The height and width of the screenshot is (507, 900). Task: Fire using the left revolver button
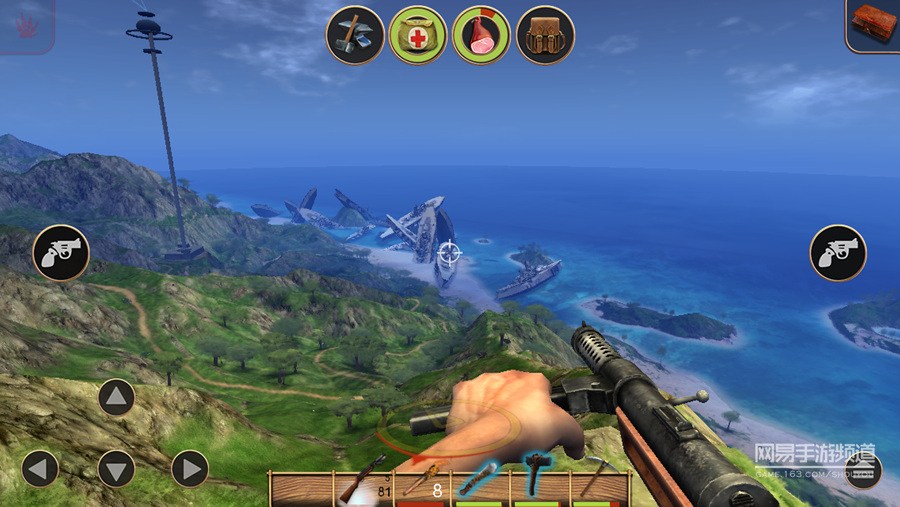point(61,252)
